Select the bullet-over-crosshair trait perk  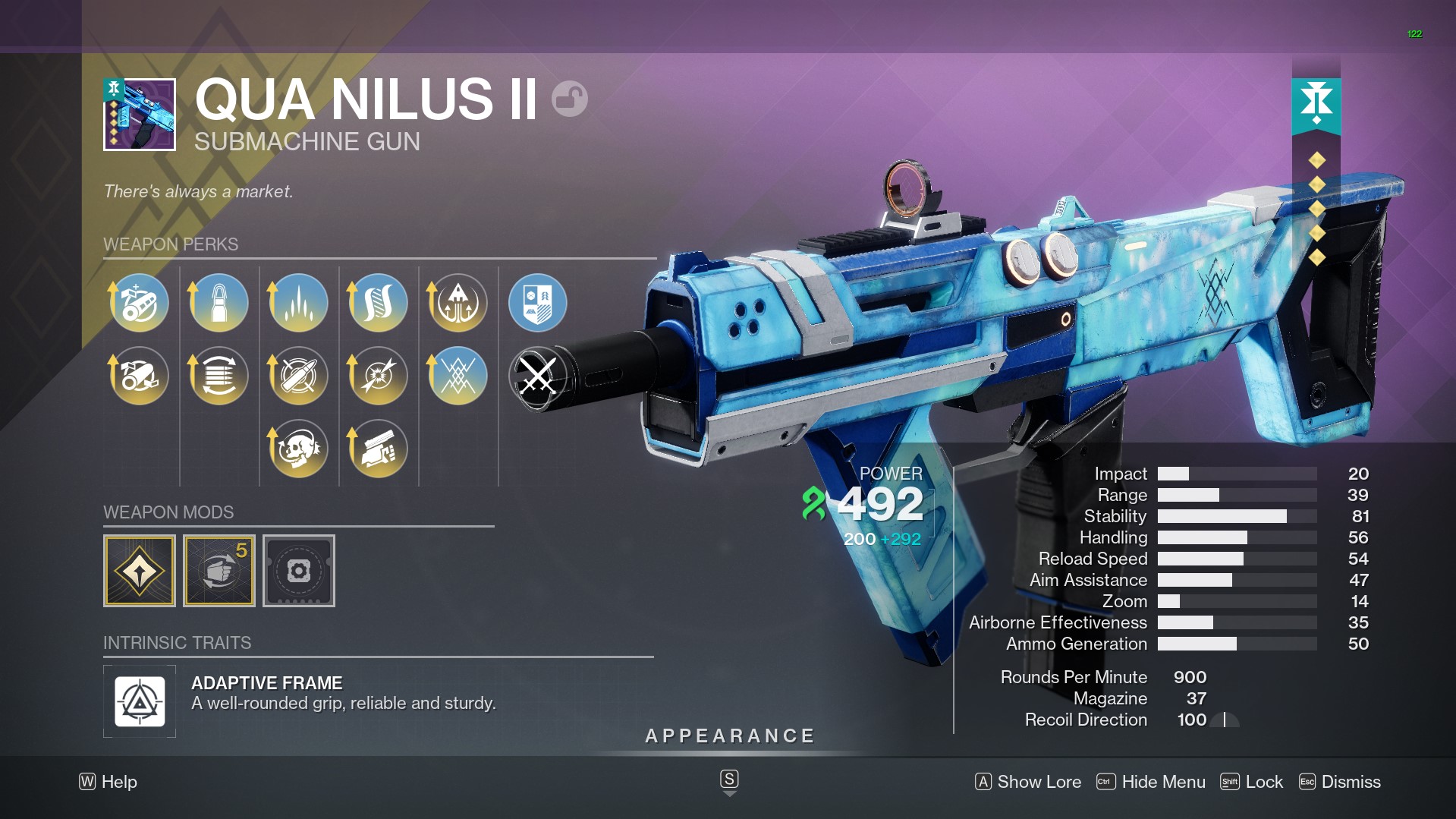[299, 376]
